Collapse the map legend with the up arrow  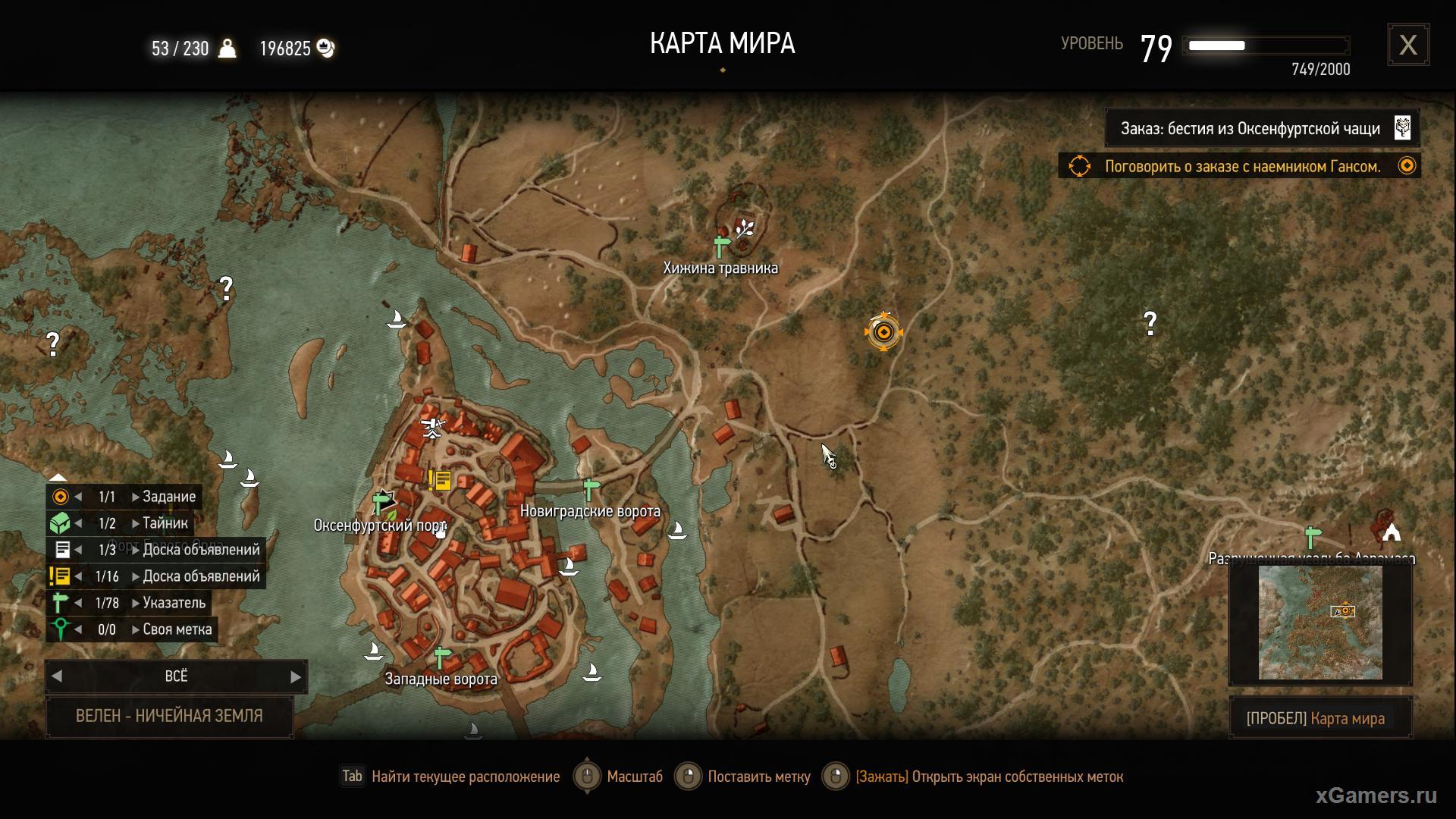click(x=58, y=477)
